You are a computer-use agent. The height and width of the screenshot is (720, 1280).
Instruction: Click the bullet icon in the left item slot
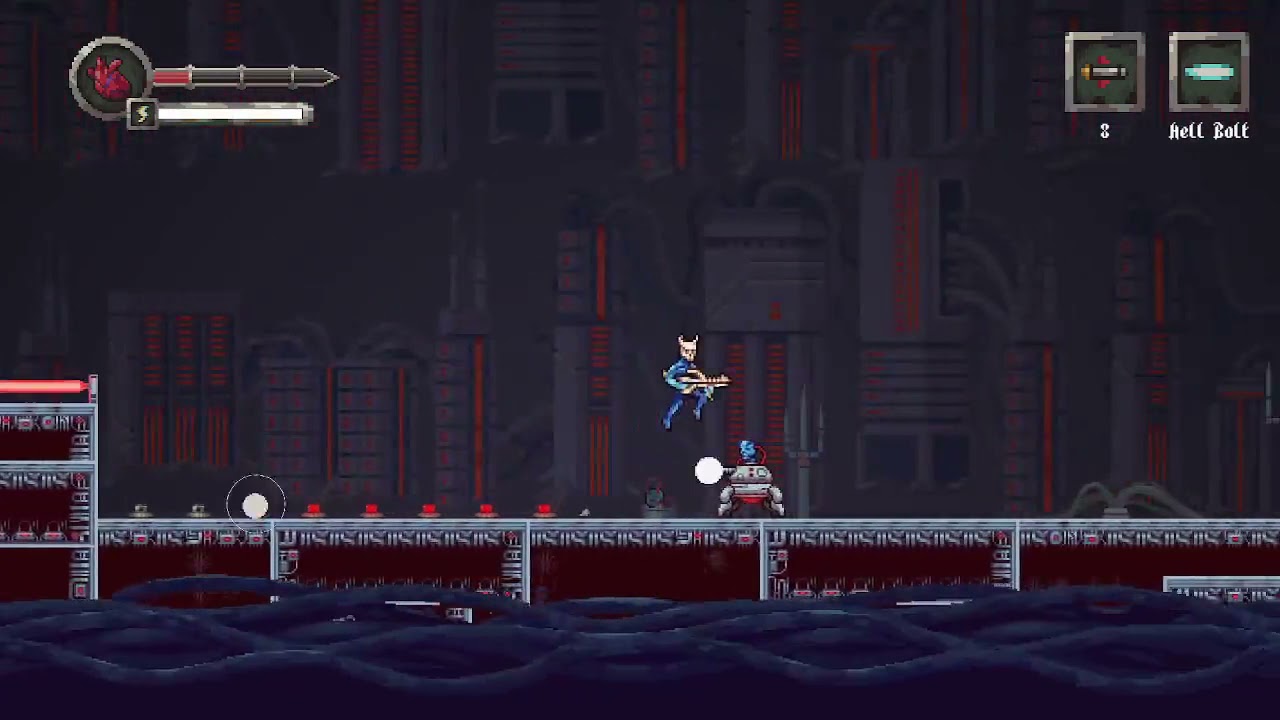click(x=1105, y=72)
